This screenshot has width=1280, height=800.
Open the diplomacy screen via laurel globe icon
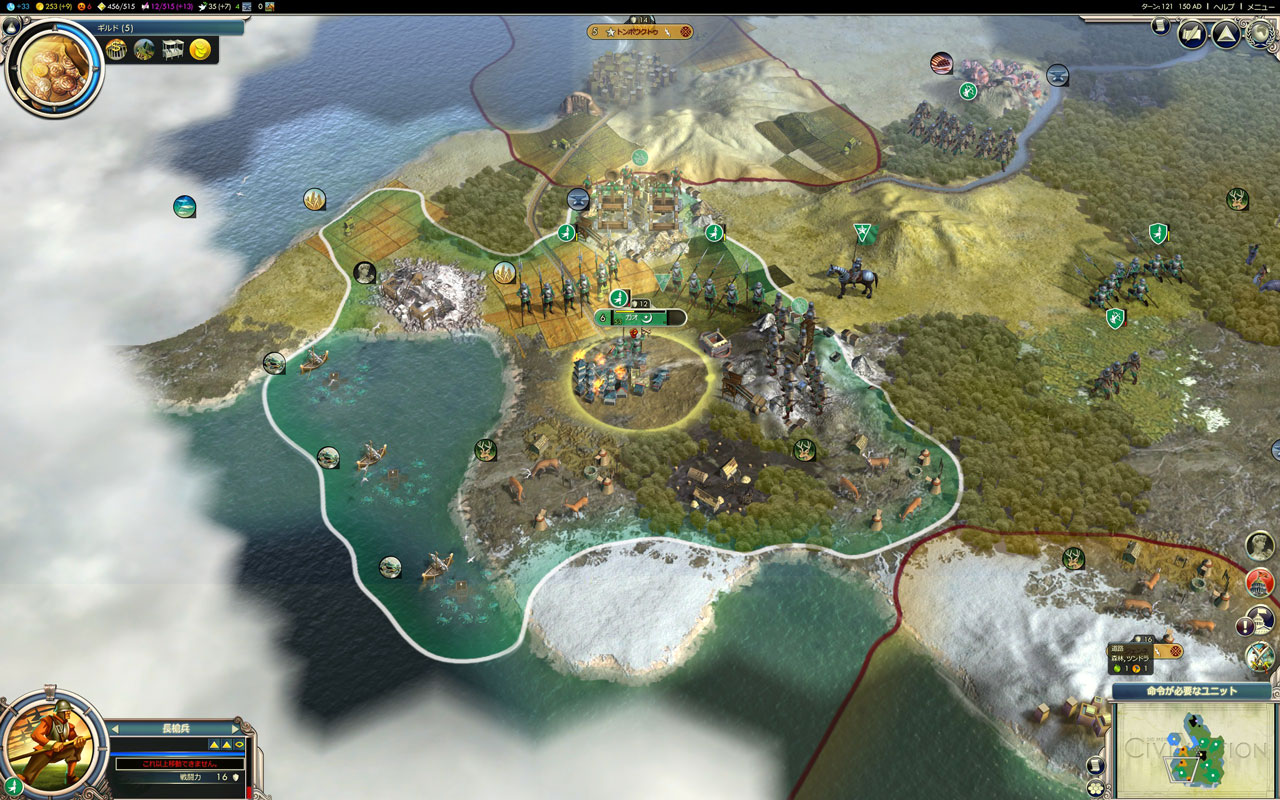coord(1258,35)
